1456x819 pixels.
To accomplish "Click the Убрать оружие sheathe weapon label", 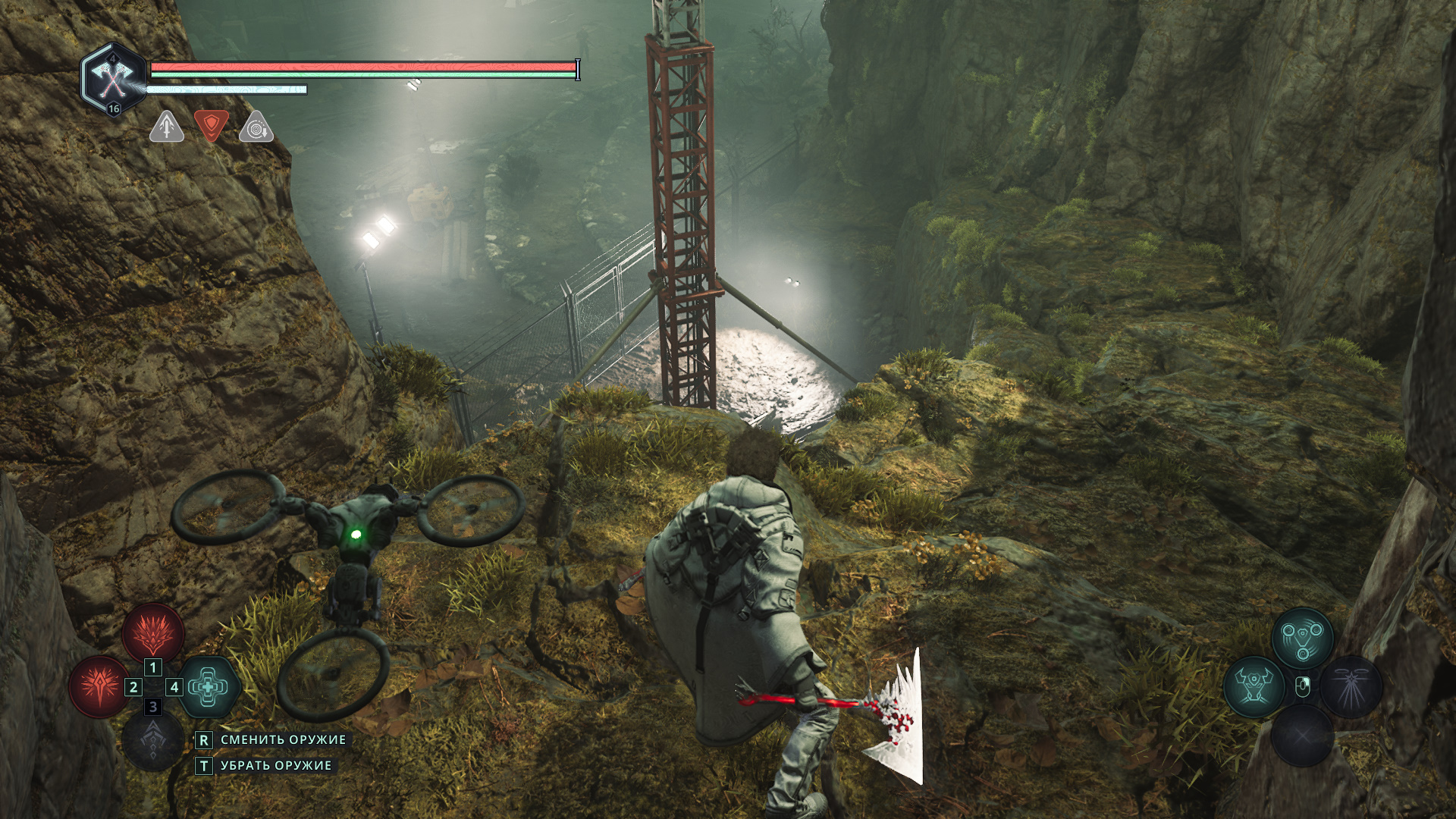I will tap(276, 766).
